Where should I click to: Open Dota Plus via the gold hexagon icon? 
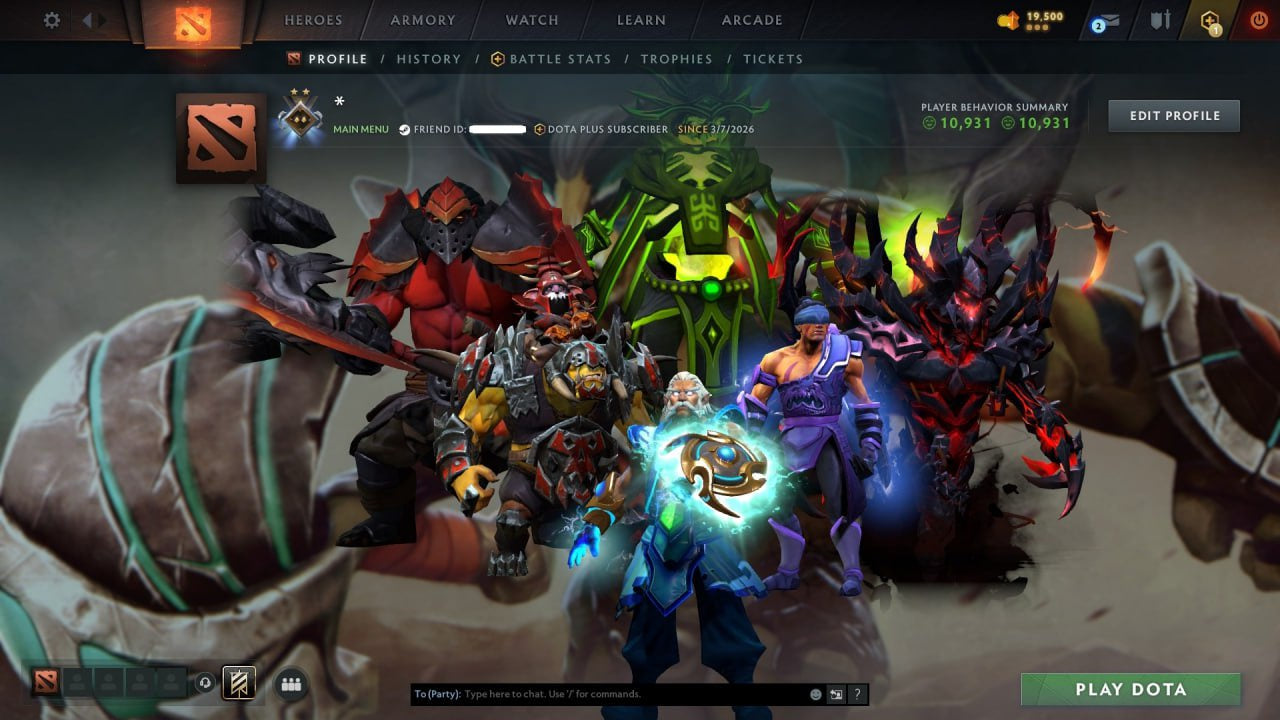tap(1209, 19)
